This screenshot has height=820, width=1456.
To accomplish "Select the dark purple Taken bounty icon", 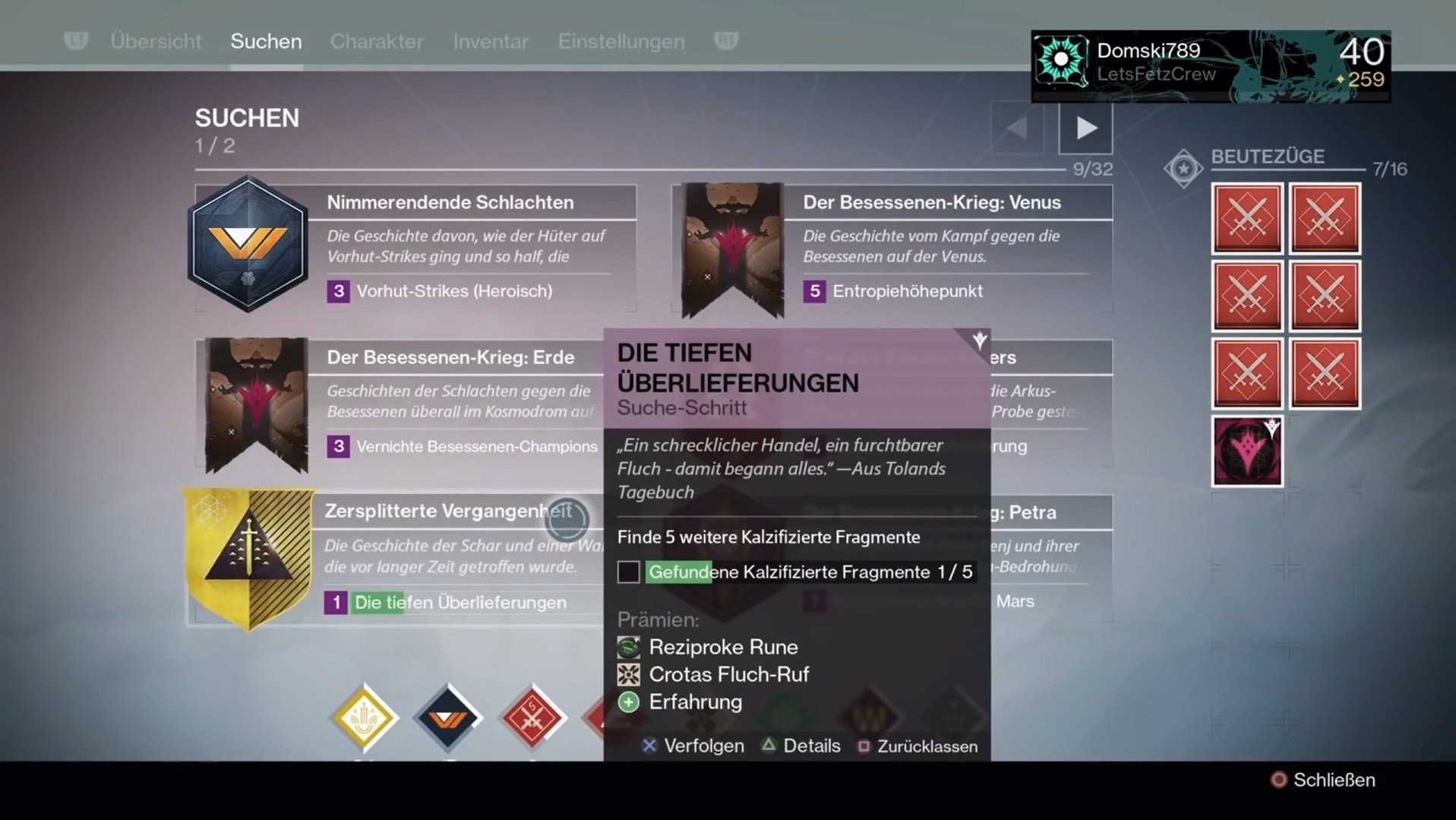I will [1246, 450].
